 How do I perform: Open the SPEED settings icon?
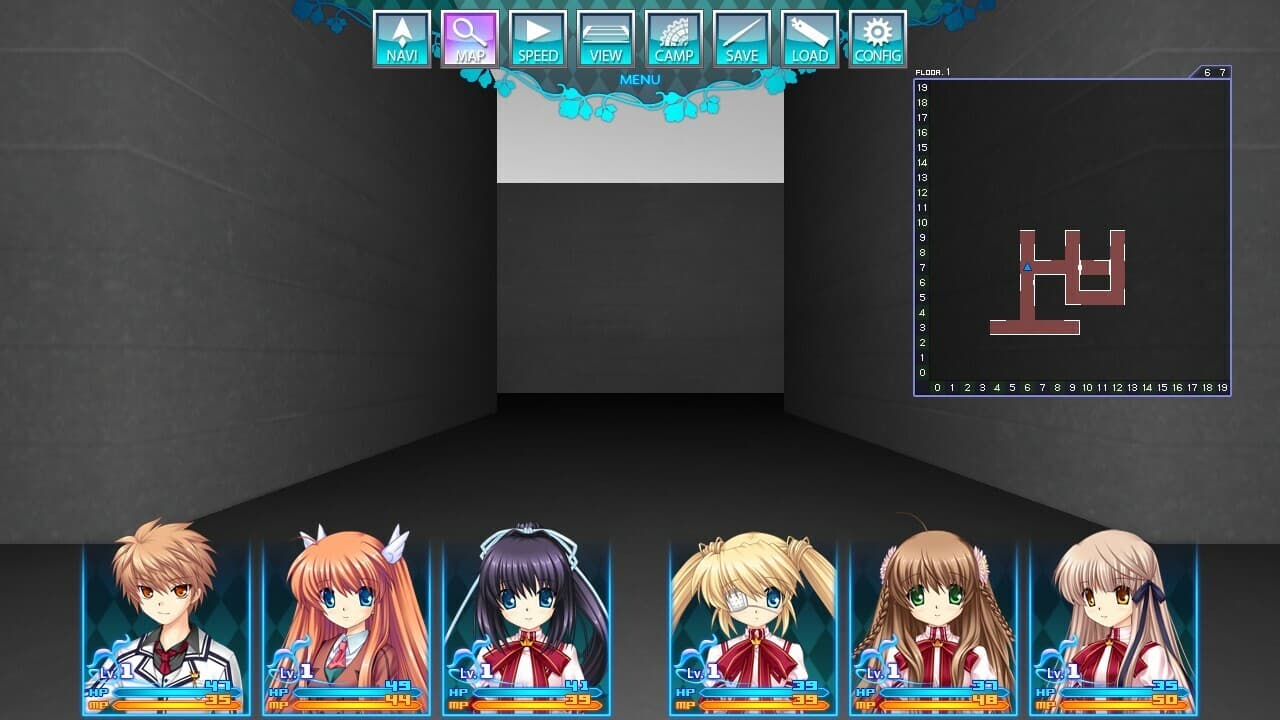[x=537, y=38]
